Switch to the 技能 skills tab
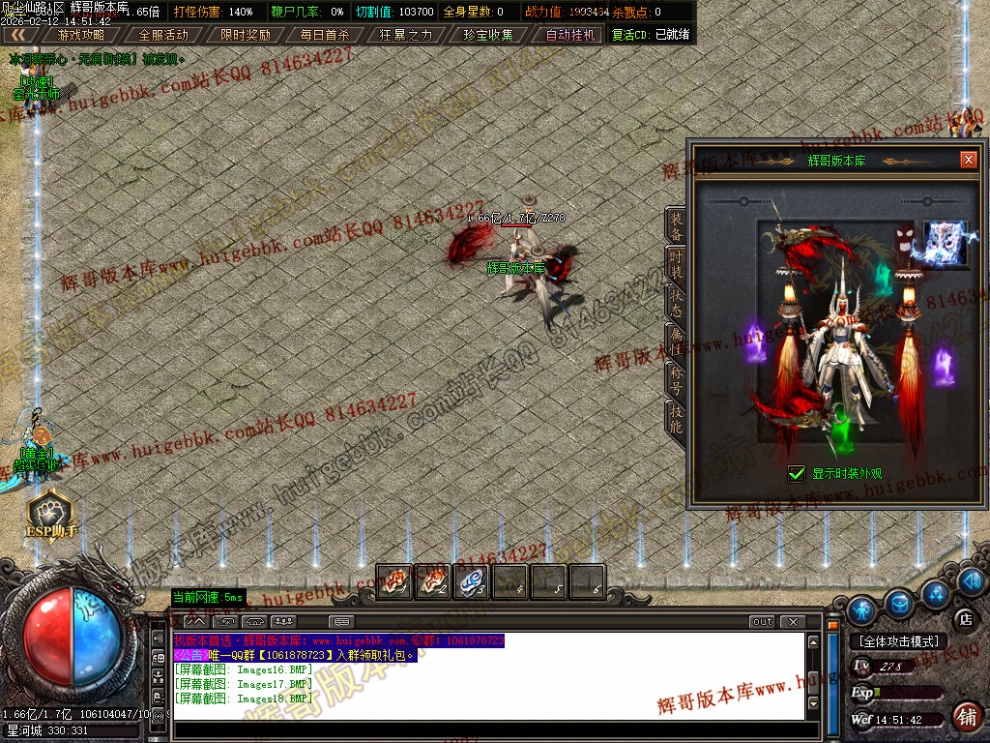990x743 pixels. click(677, 418)
